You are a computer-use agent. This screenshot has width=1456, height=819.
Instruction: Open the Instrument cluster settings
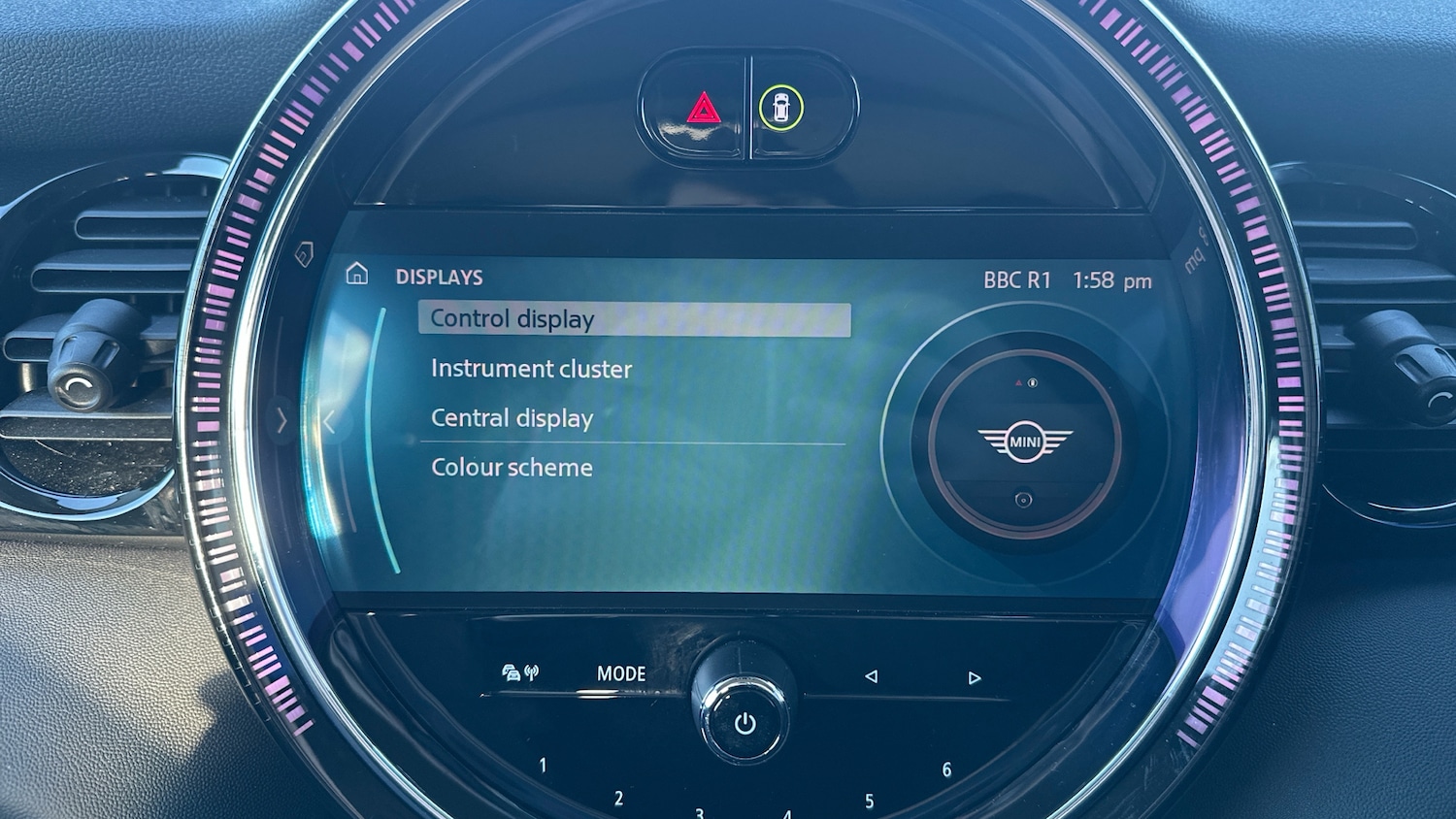531,369
